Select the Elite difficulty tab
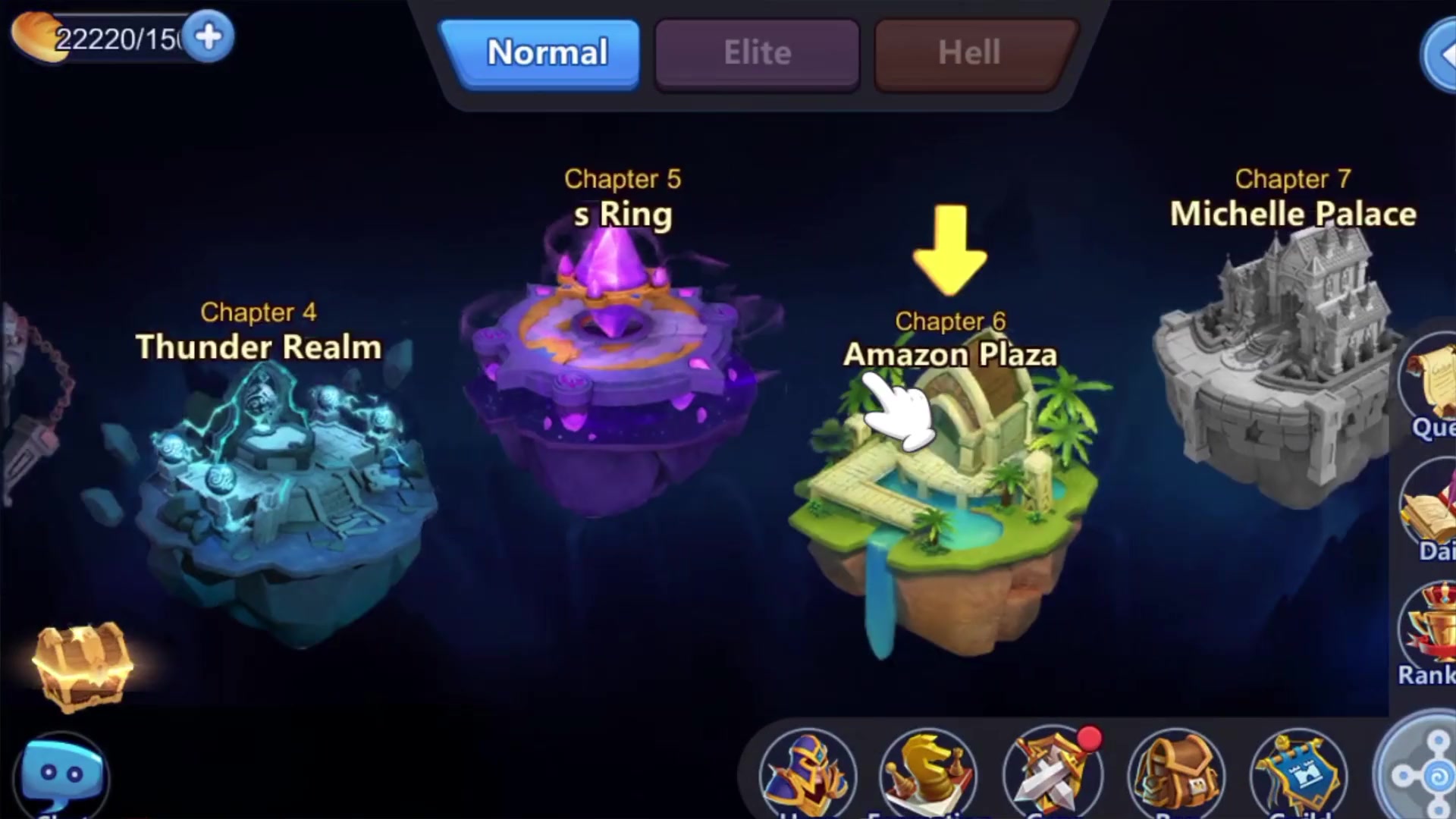The image size is (1456, 819). click(757, 53)
